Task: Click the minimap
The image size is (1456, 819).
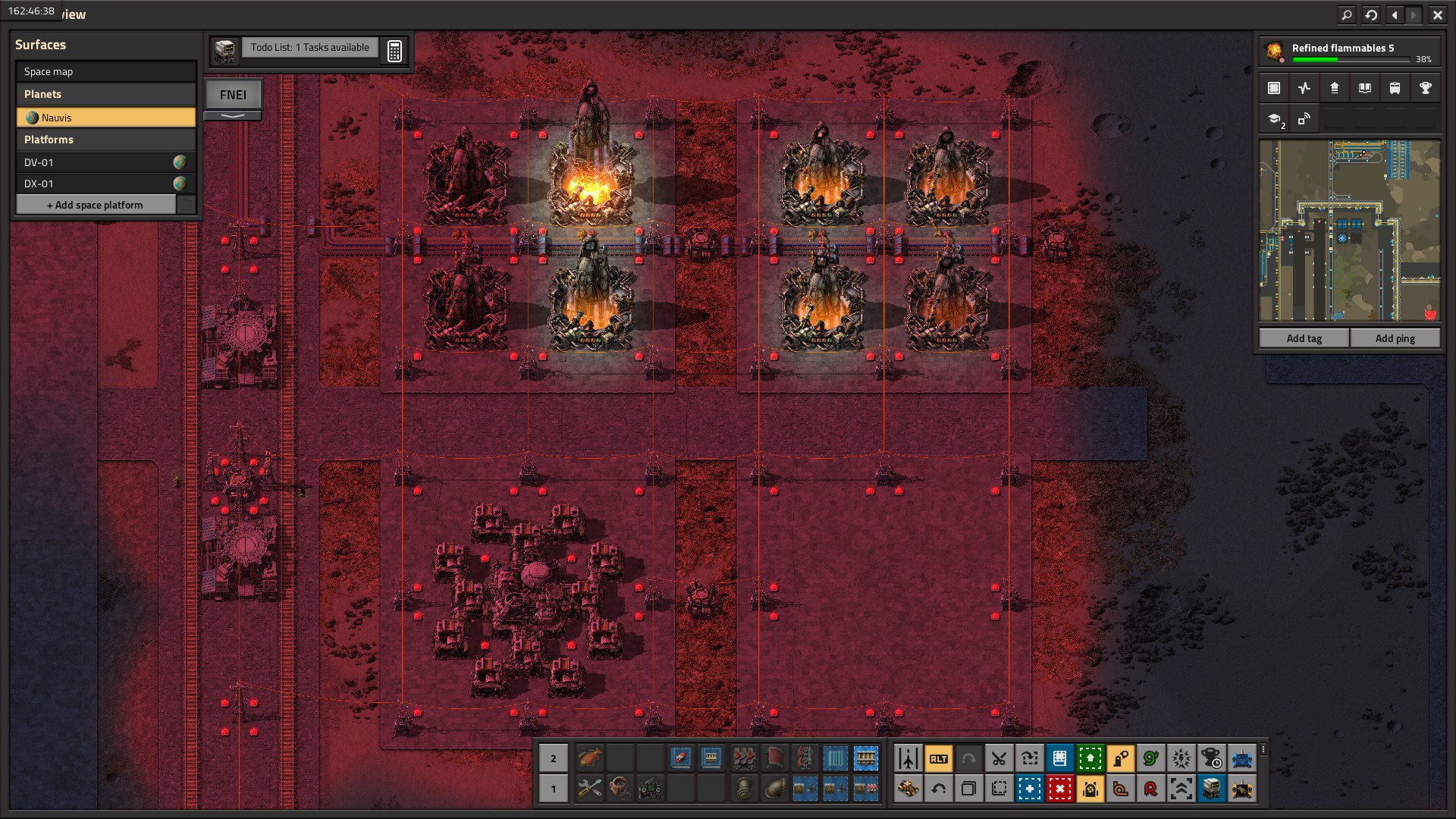Action: tap(1350, 231)
